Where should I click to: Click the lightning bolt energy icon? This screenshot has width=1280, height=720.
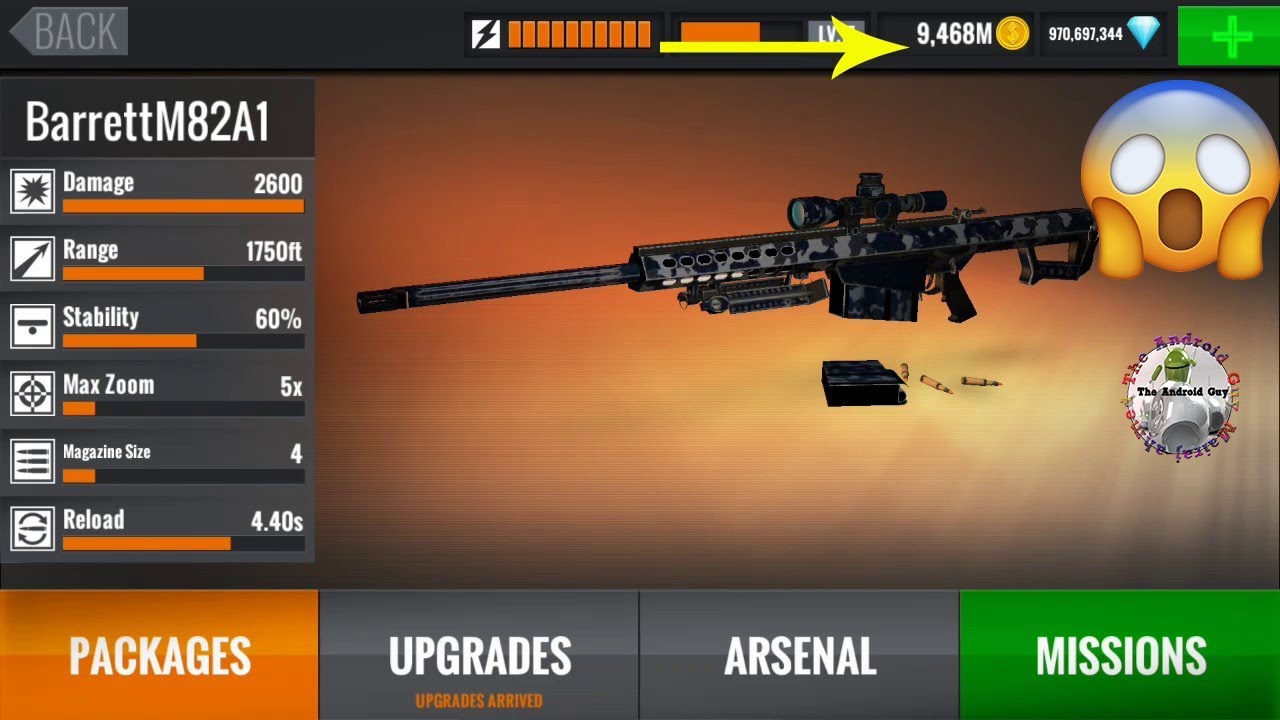(x=486, y=35)
